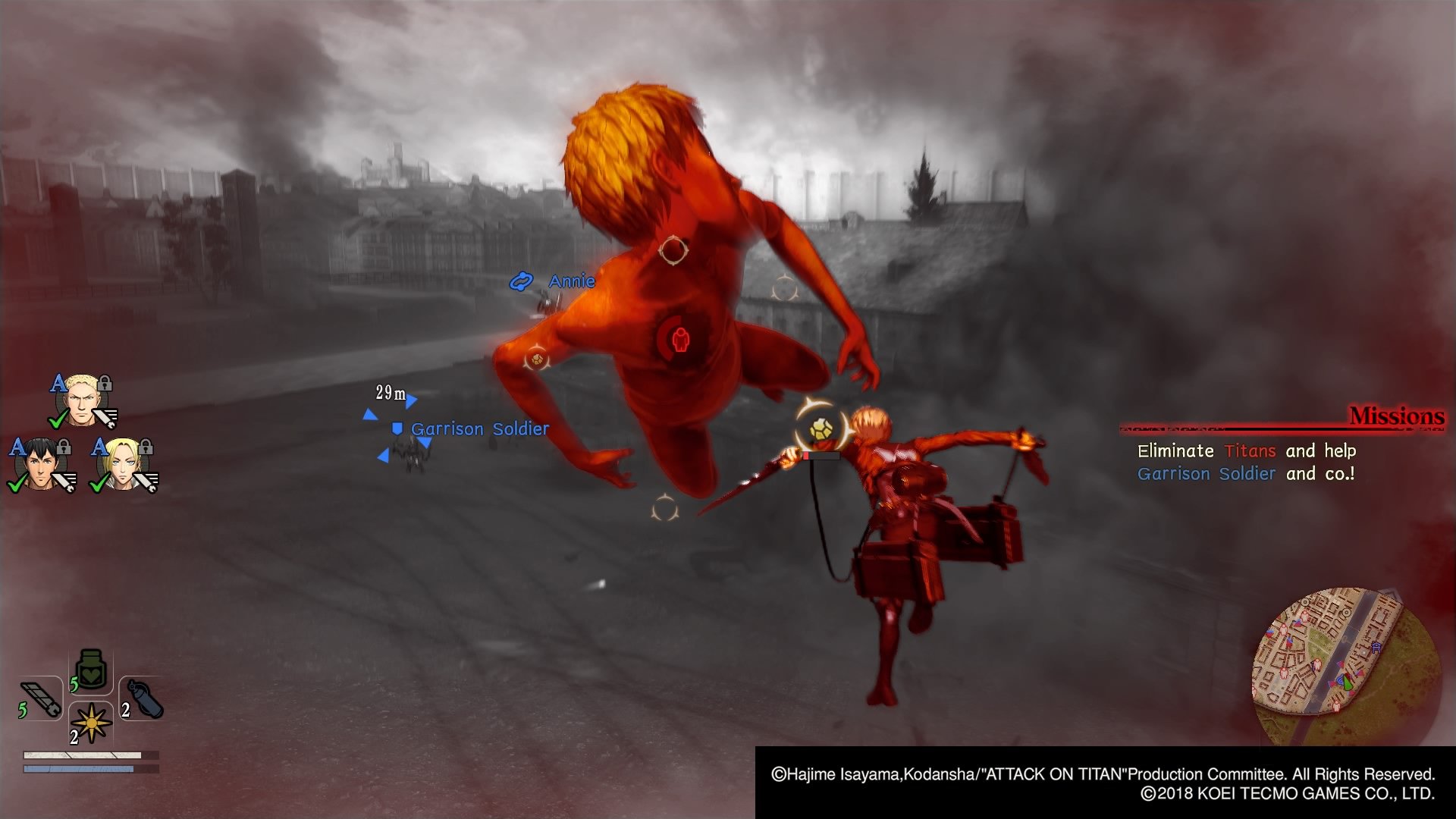Click the speech-bubble icon next to Annie's name
Image resolution: width=1456 pixels, height=819 pixels.
pos(522,281)
